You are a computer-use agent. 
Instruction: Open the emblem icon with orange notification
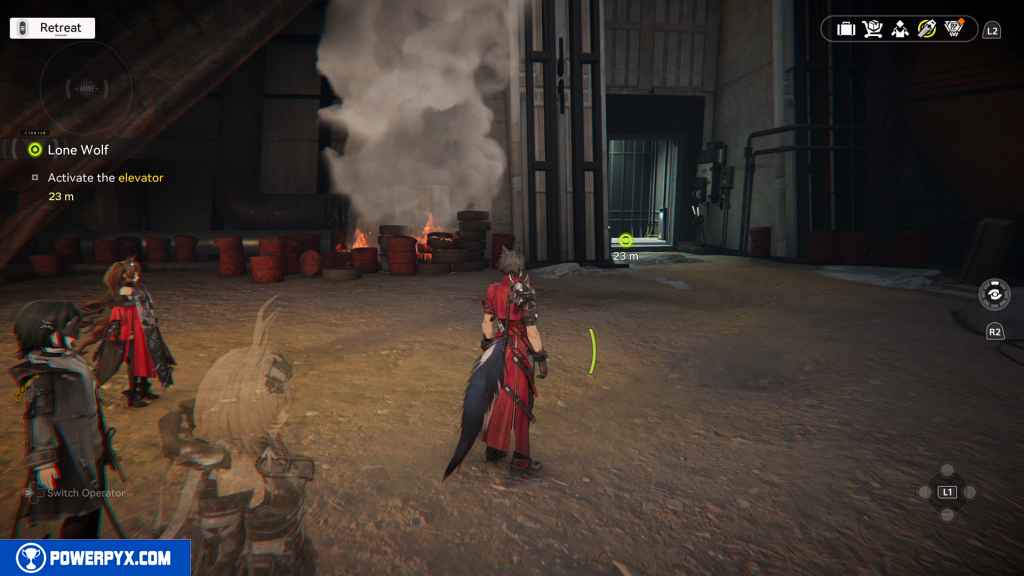tap(954, 29)
